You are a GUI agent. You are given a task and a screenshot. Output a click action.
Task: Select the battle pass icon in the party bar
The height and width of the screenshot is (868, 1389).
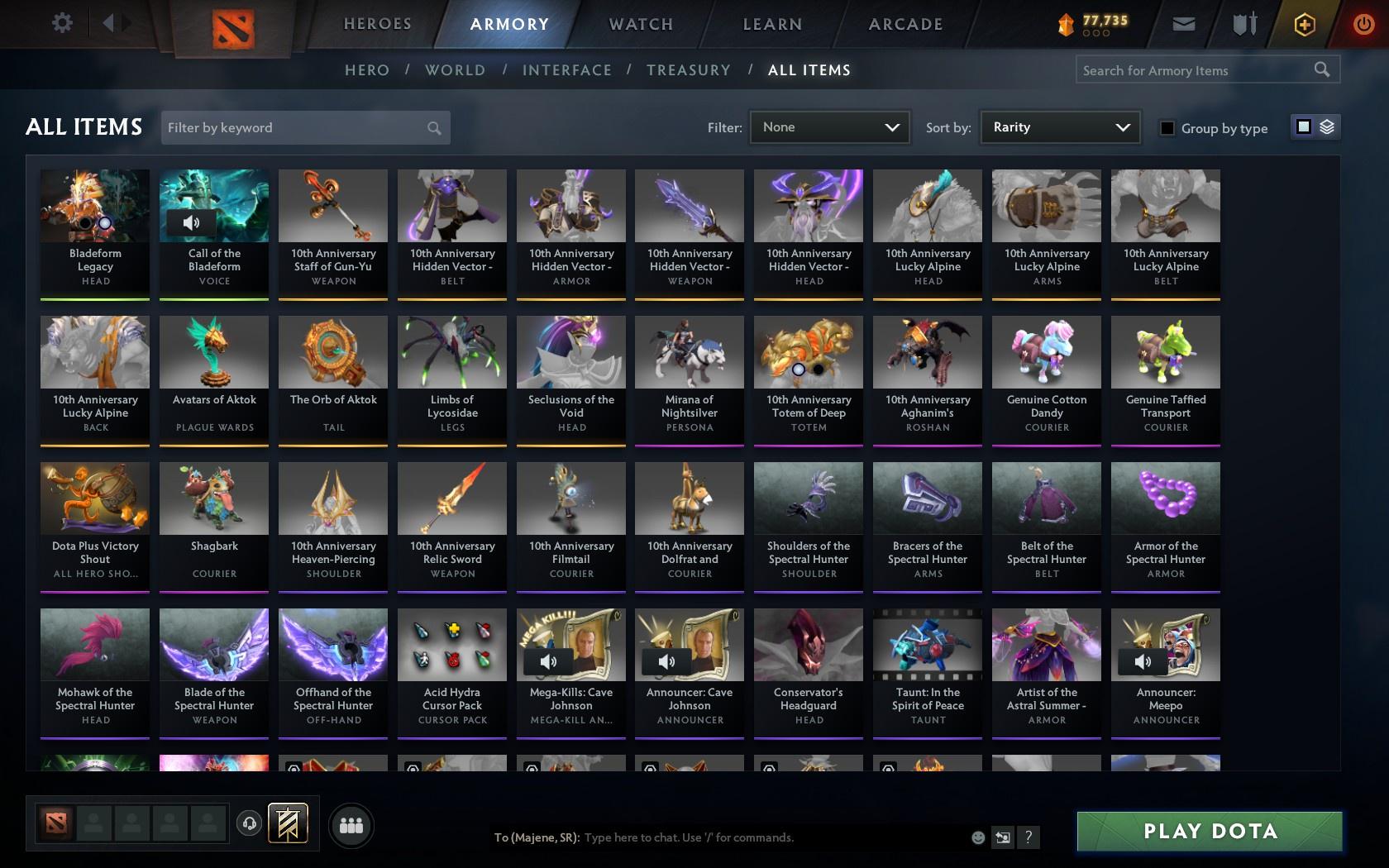[x=288, y=823]
